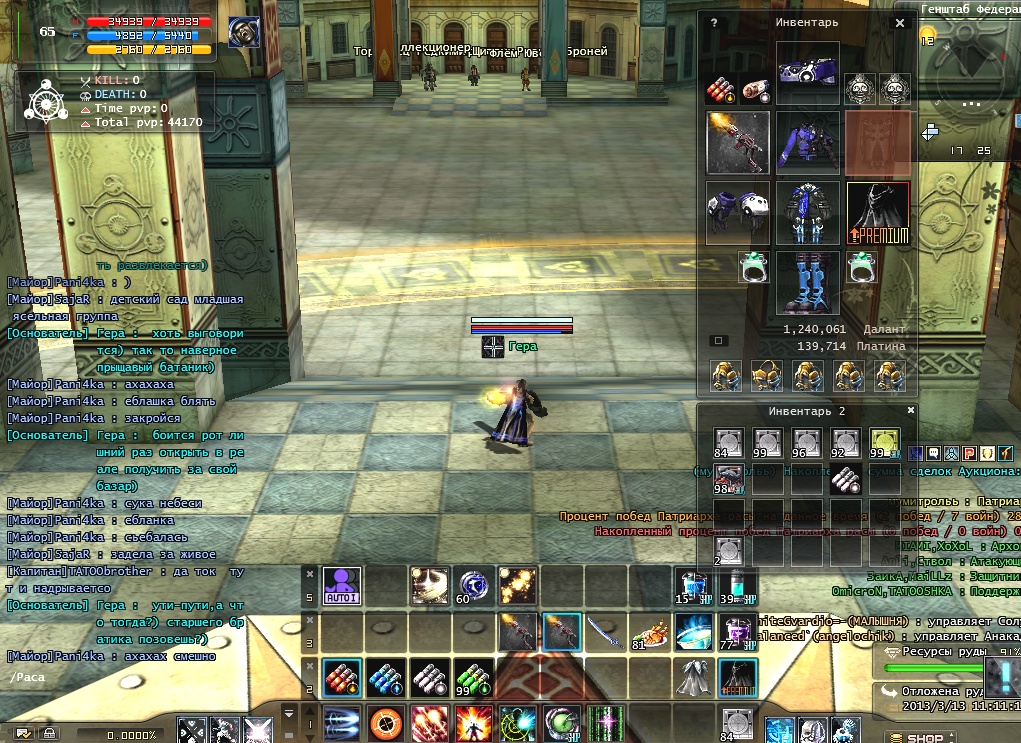Select the equipped flamethrower weapon slot
This screenshot has width=1021, height=743.
pos(737,142)
